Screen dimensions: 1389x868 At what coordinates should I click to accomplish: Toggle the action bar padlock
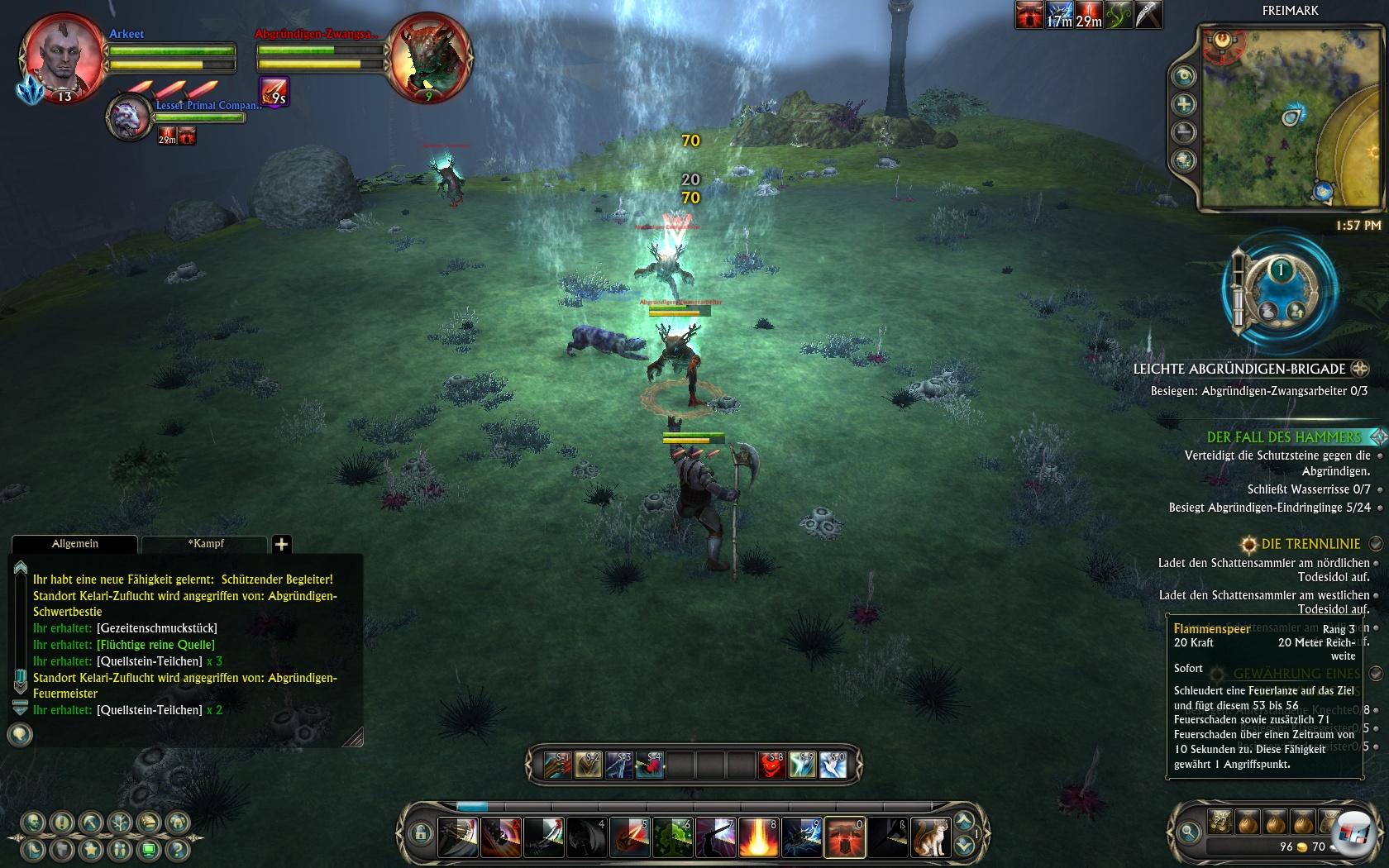[x=420, y=833]
